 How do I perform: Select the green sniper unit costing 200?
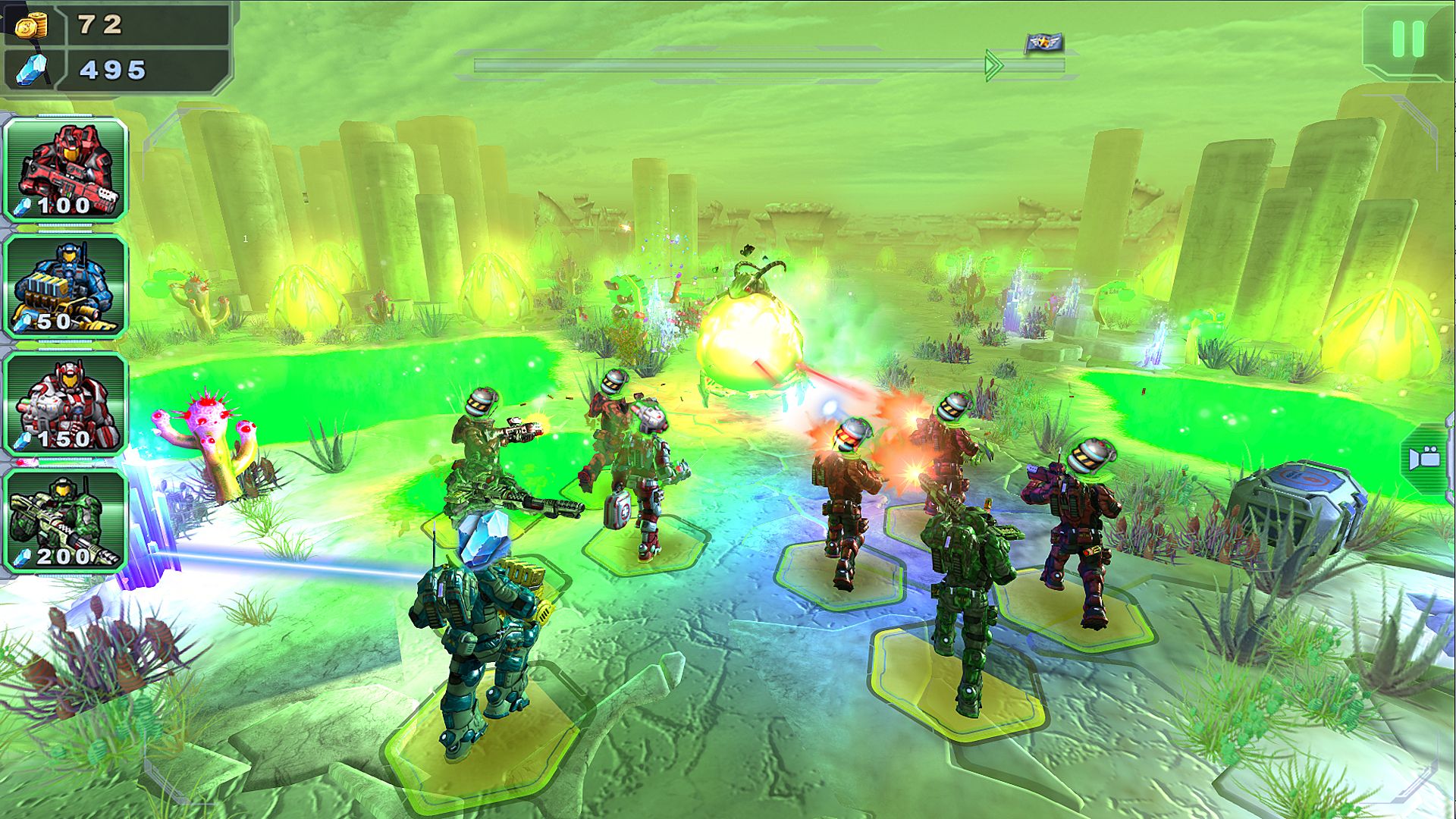point(66,521)
